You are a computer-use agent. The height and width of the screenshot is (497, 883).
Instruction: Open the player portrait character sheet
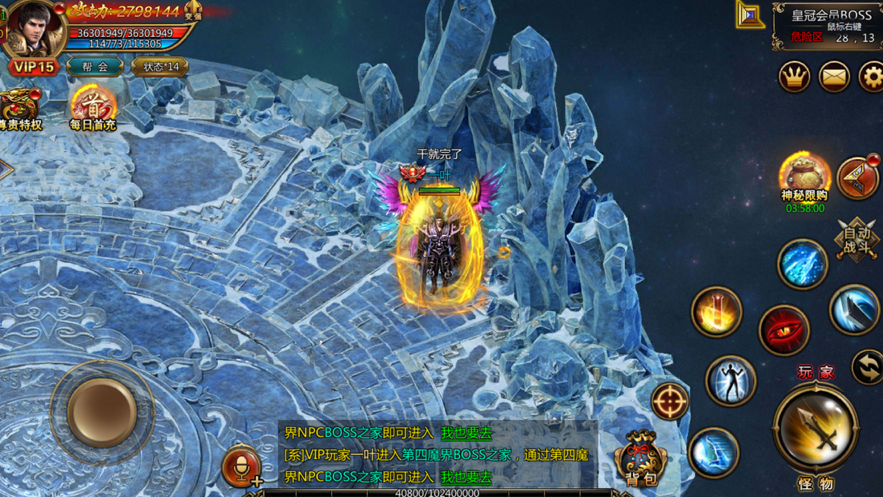click(32, 27)
